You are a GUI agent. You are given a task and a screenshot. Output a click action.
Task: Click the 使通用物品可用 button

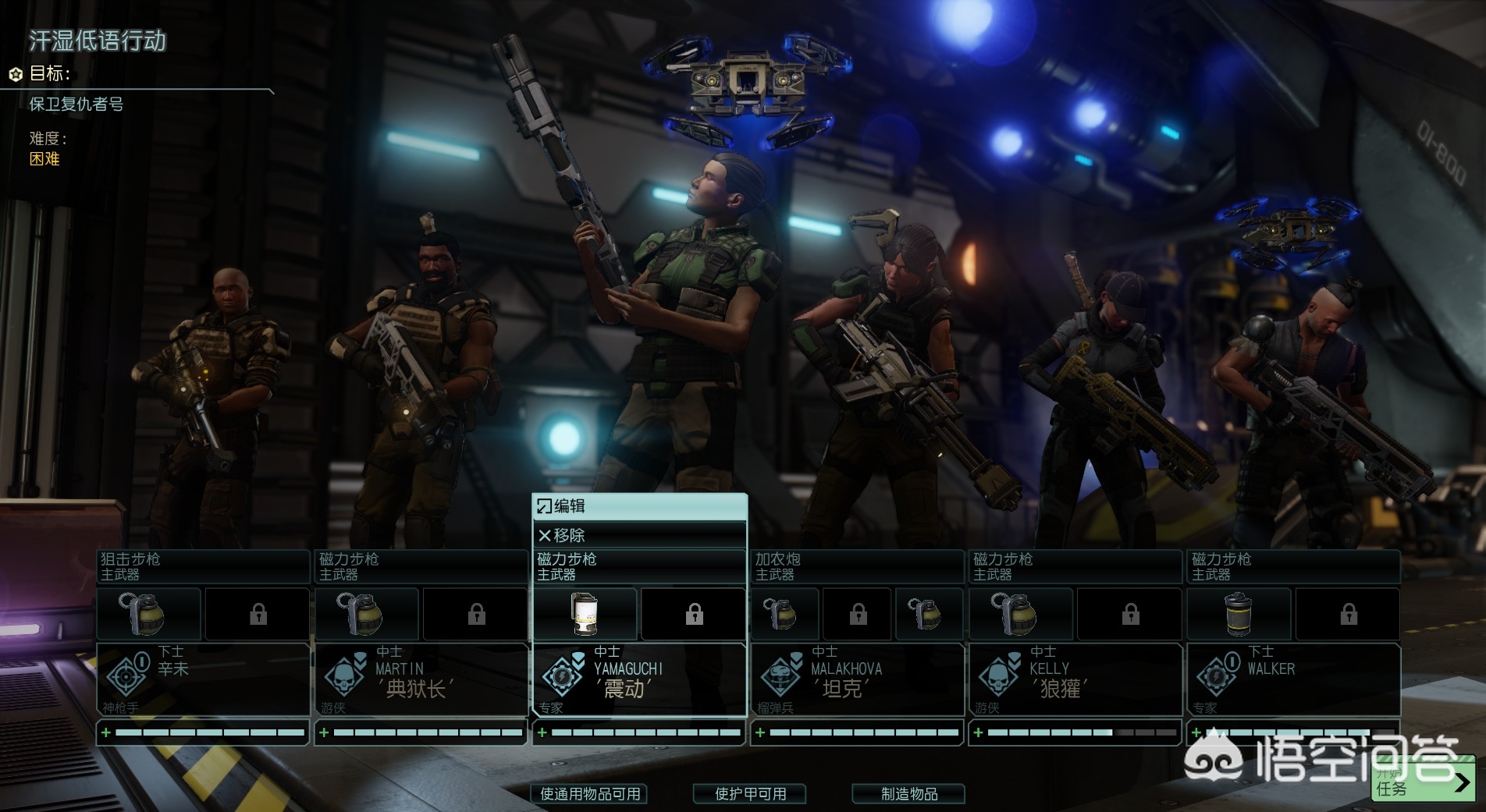click(x=590, y=793)
